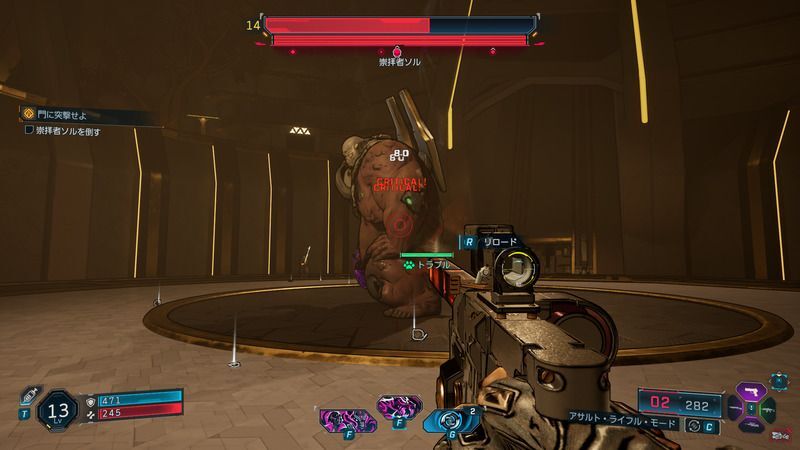Select the 崇拝者ゾルを倒す objective checkbox
This screenshot has height=450, width=800.
pyautogui.click(x=29, y=130)
